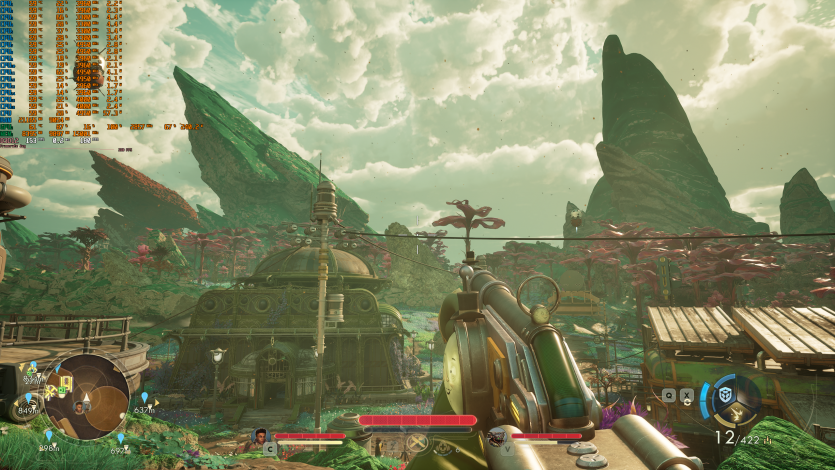Click the 849m waypoint marker
Viewport: 835px width, 470px height.
(28, 399)
